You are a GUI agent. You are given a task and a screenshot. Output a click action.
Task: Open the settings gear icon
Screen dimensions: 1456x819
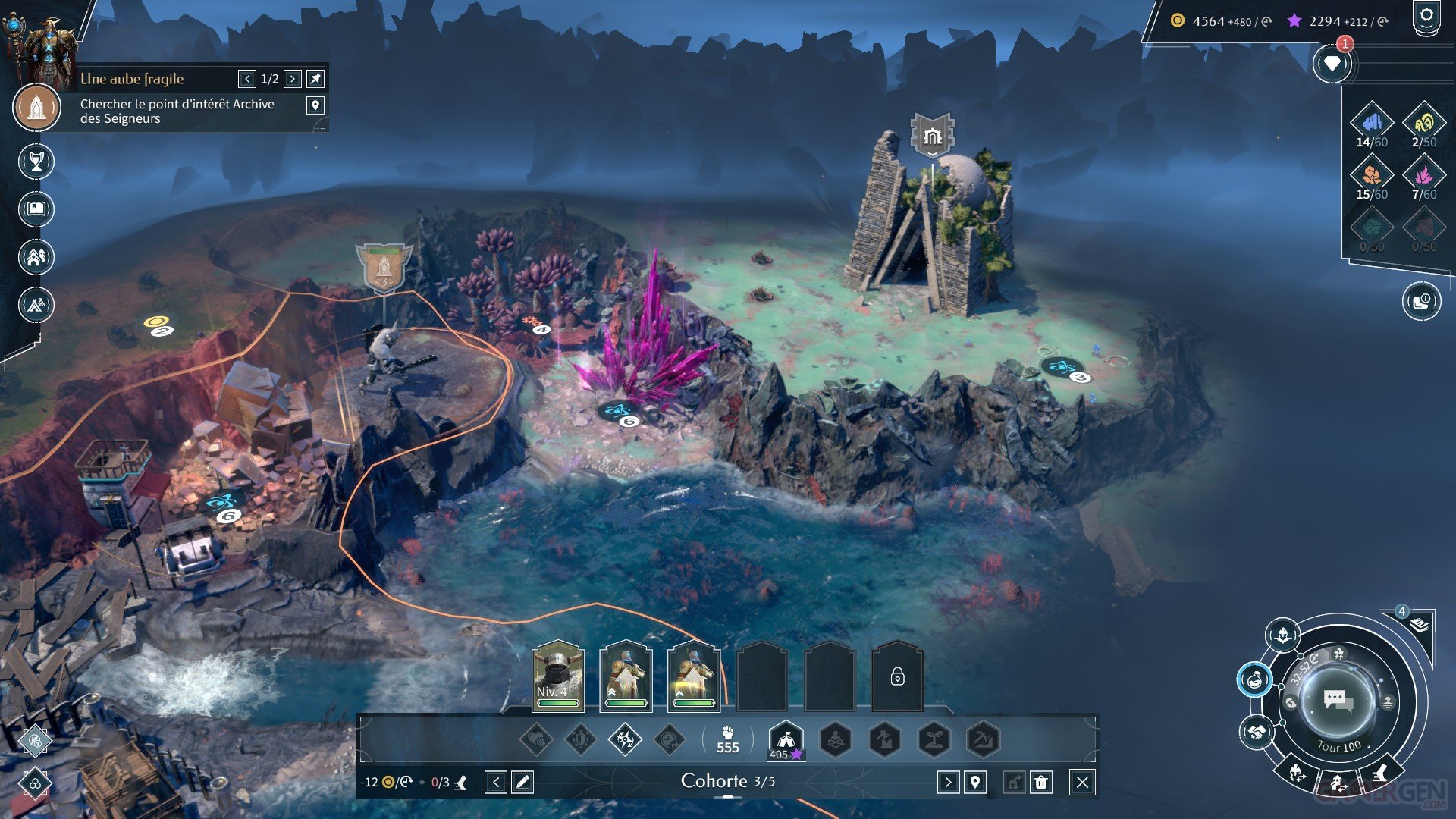1426,17
